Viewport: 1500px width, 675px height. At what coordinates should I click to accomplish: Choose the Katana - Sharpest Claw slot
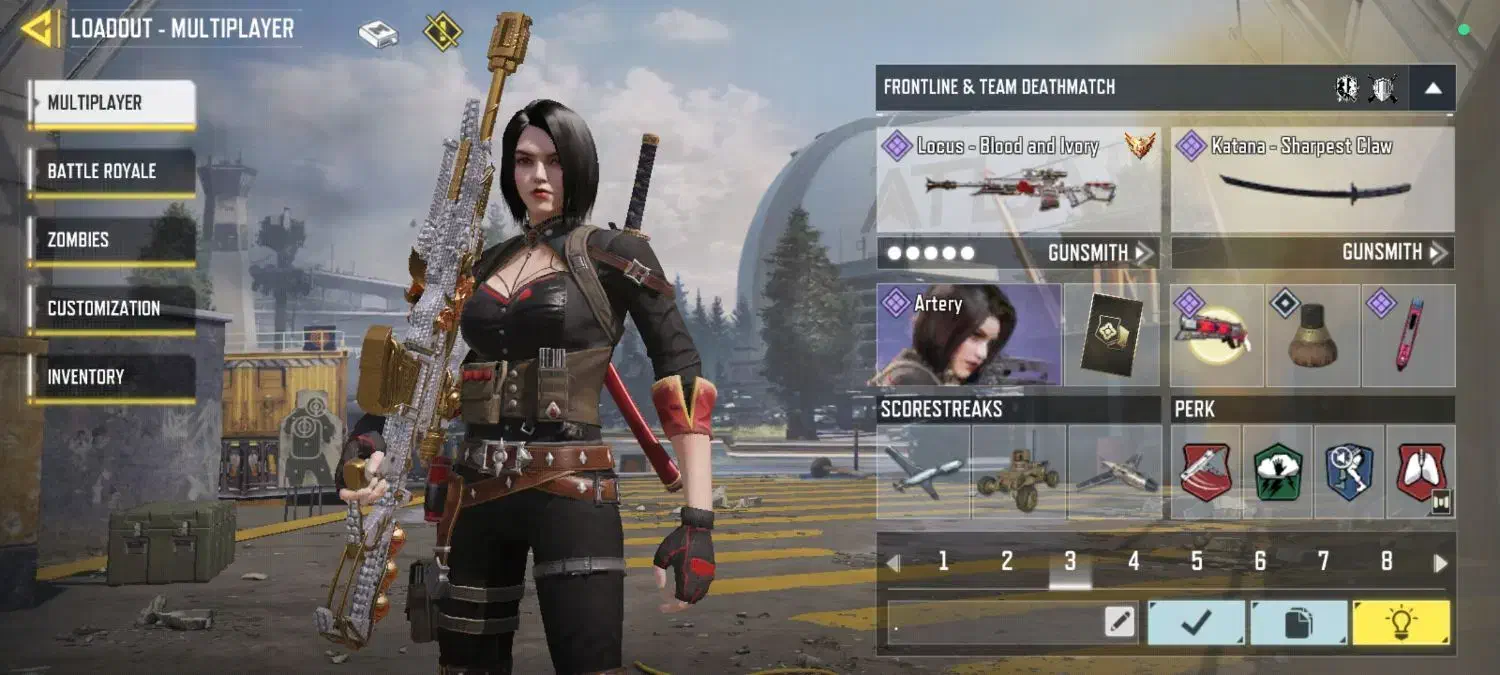[1312, 180]
